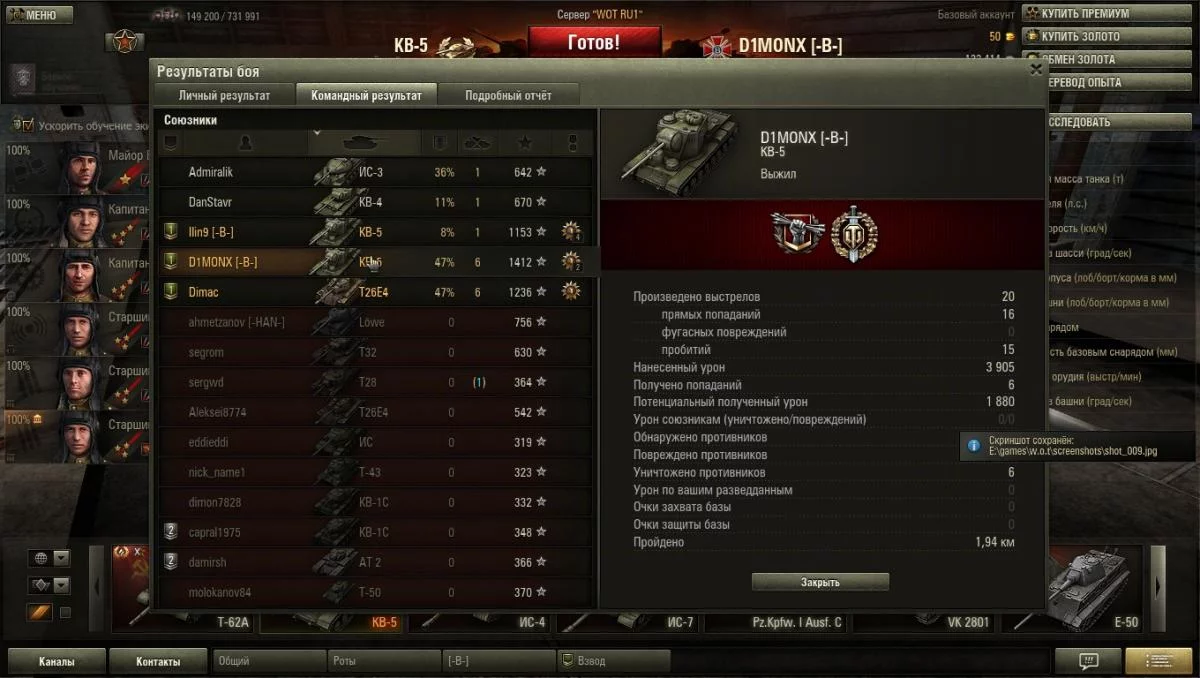Open the Меню button
Screen dimensions: 1200x678
[x=38, y=15]
